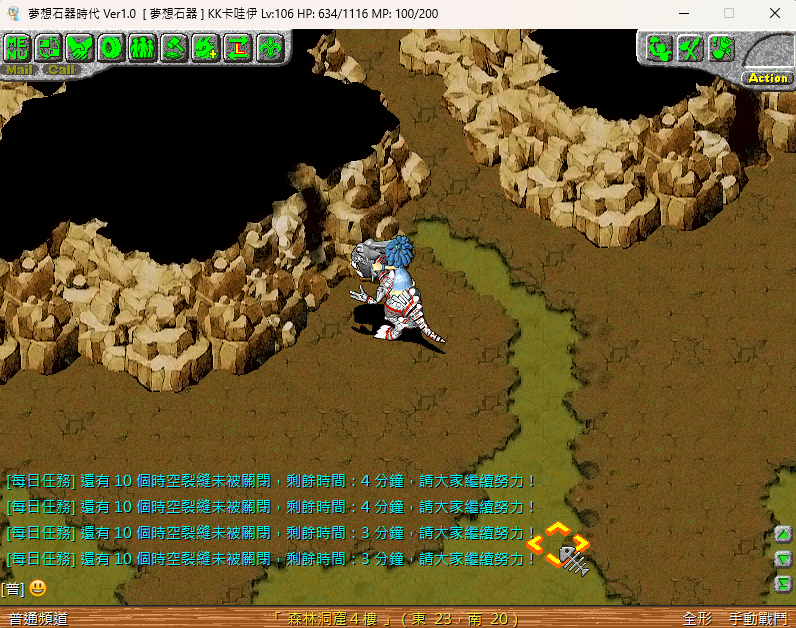Click the pet-plus dragon icon

coord(206,47)
